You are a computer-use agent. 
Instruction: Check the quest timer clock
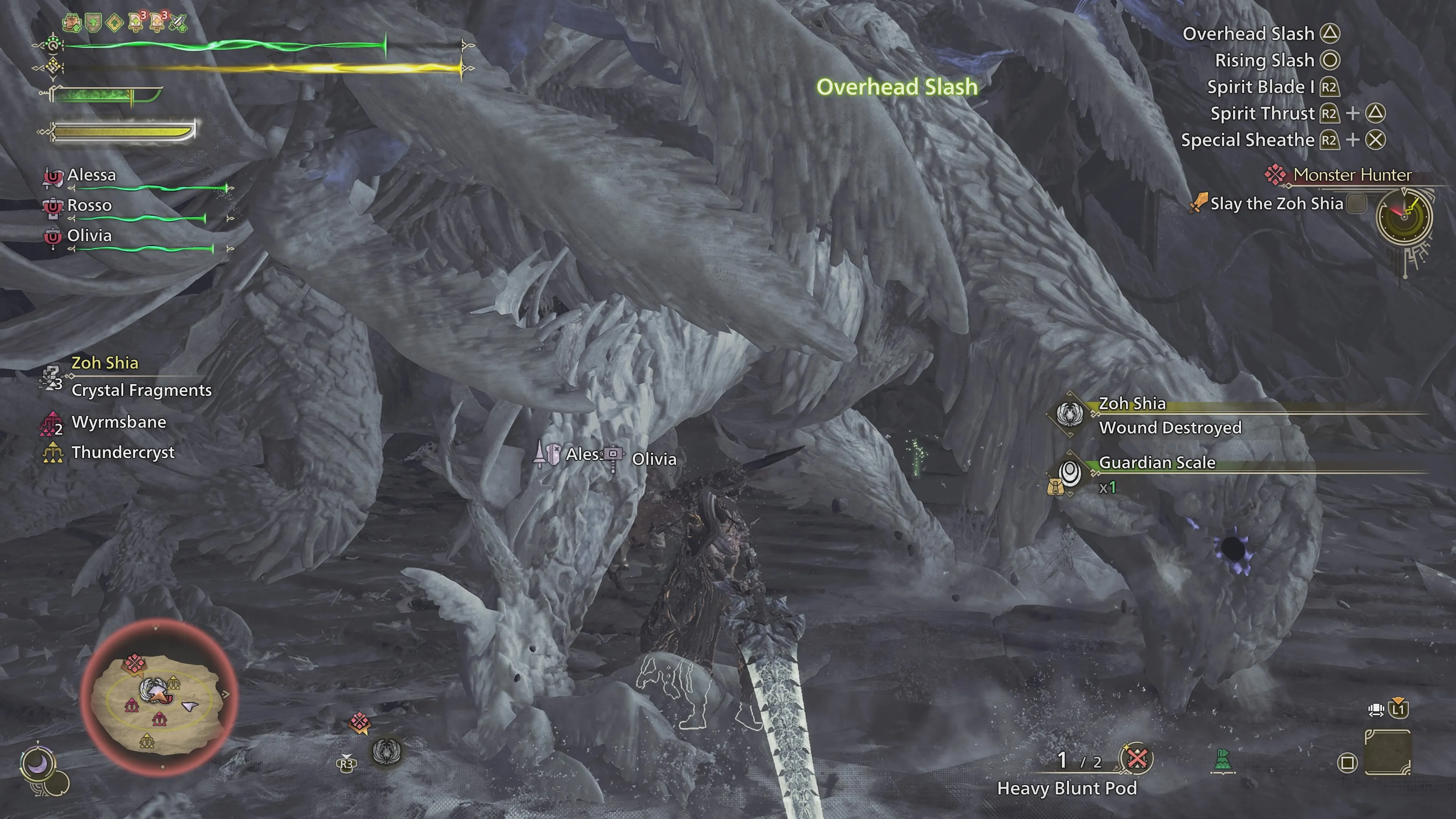tap(1404, 217)
